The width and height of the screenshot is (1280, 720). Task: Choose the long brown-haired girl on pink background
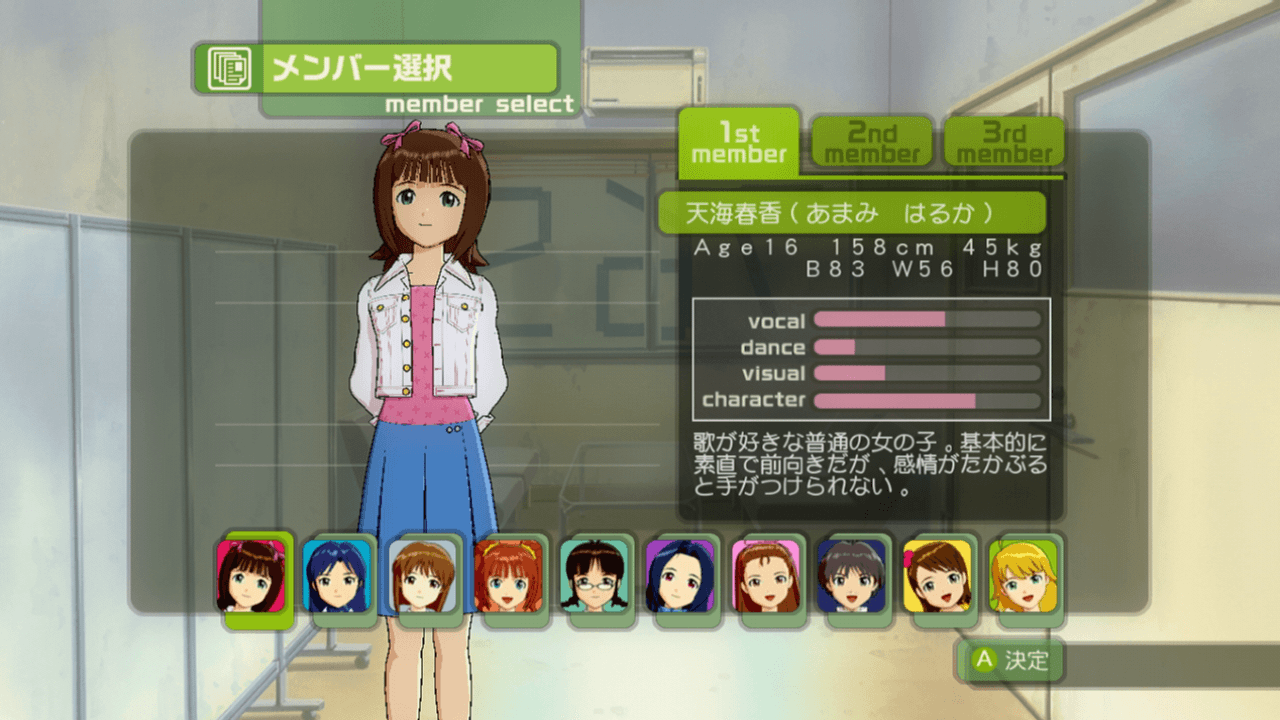coord(766,576)
